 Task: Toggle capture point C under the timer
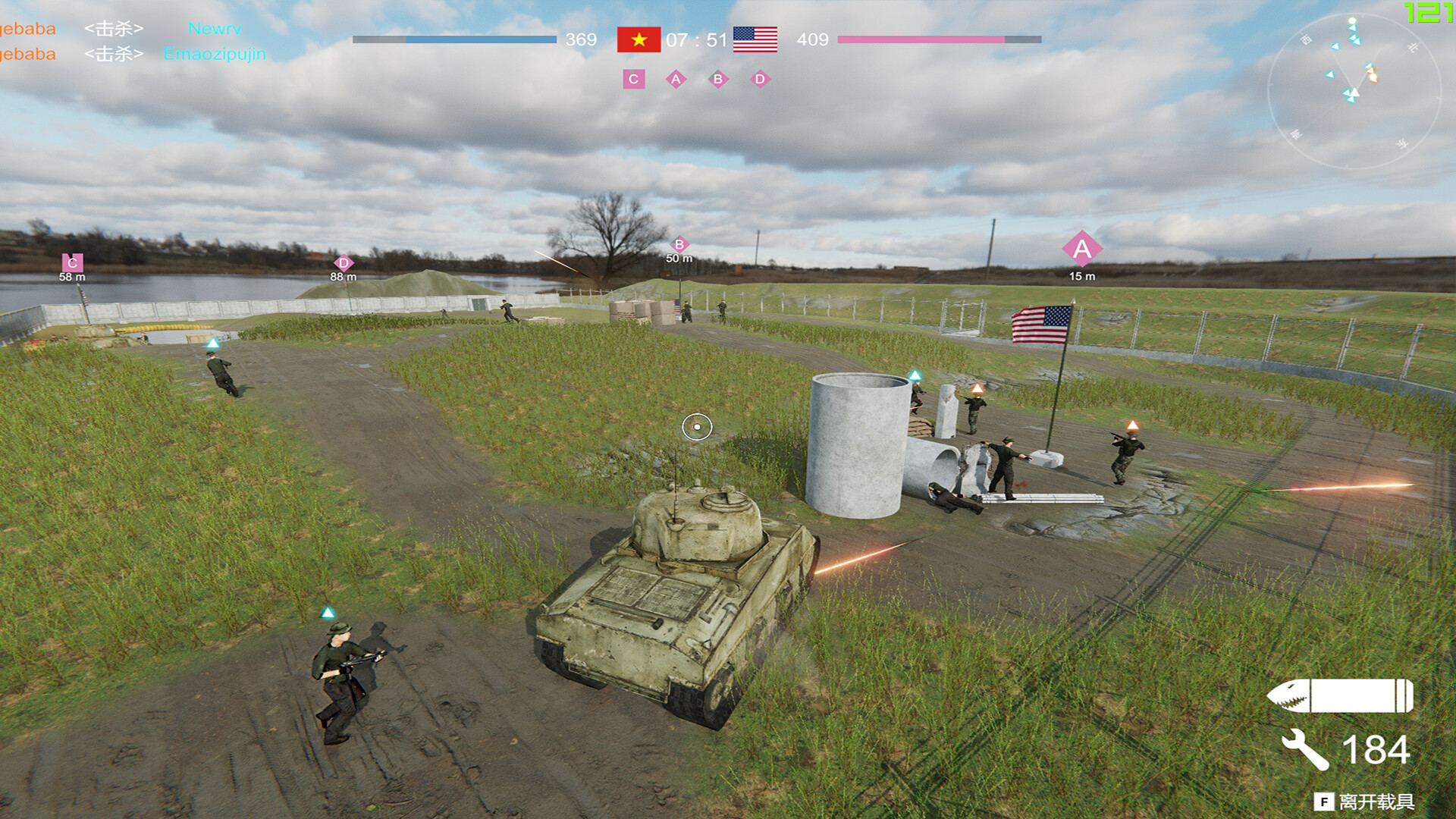(x=632, y=78)
